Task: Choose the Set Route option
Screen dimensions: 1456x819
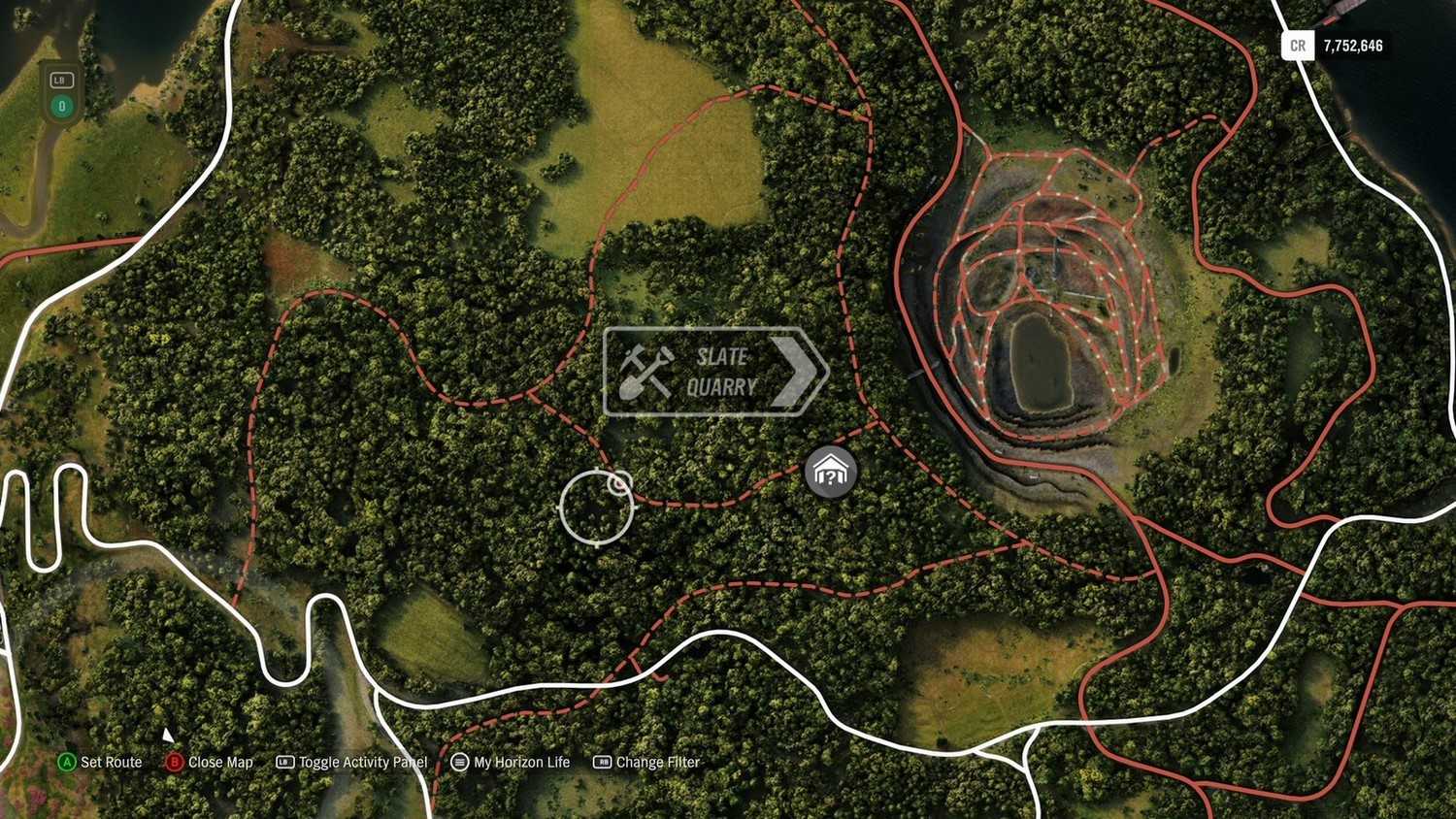Action: coord(100,763)
